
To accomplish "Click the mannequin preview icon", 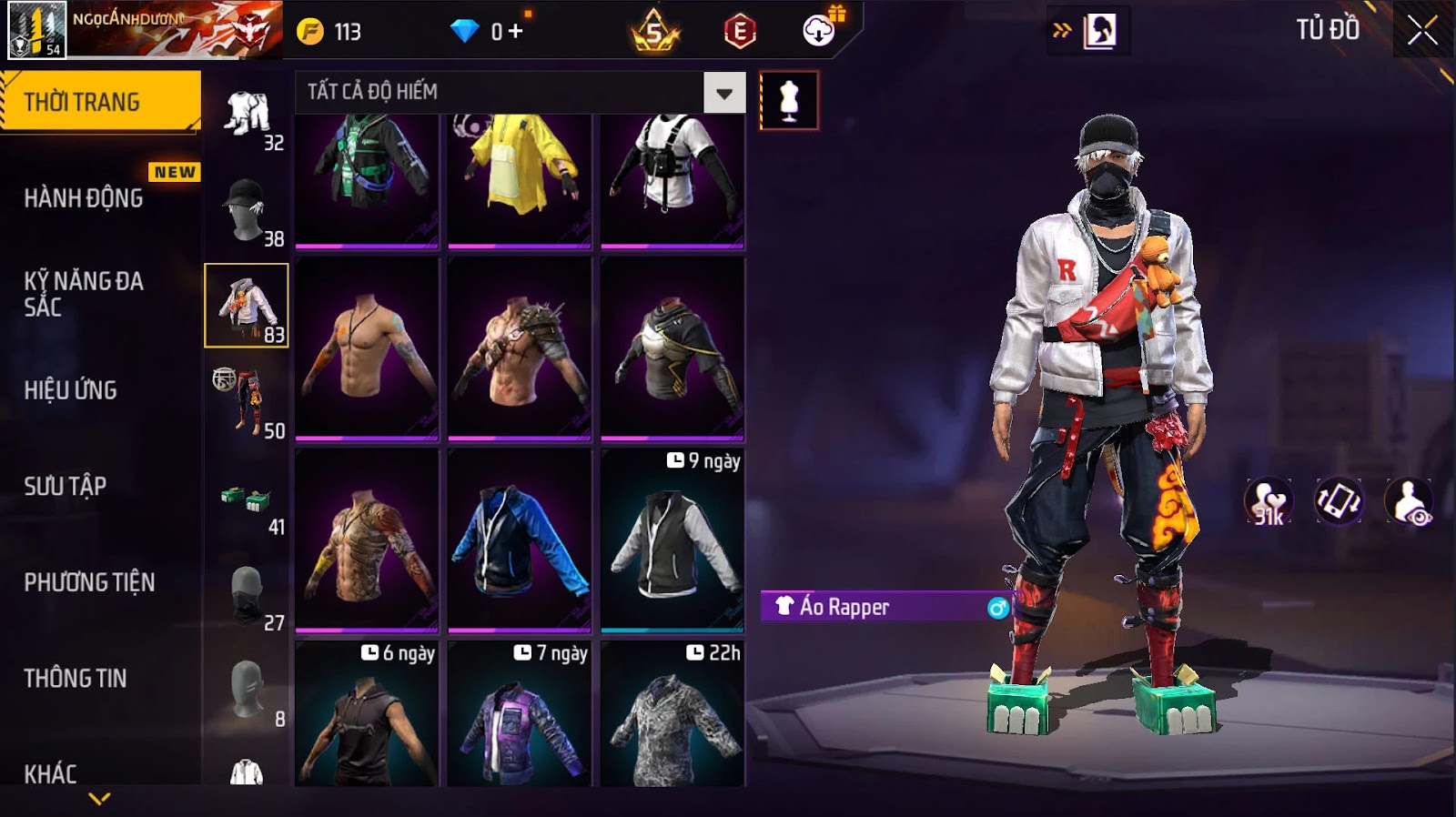I will click(789, 101).
